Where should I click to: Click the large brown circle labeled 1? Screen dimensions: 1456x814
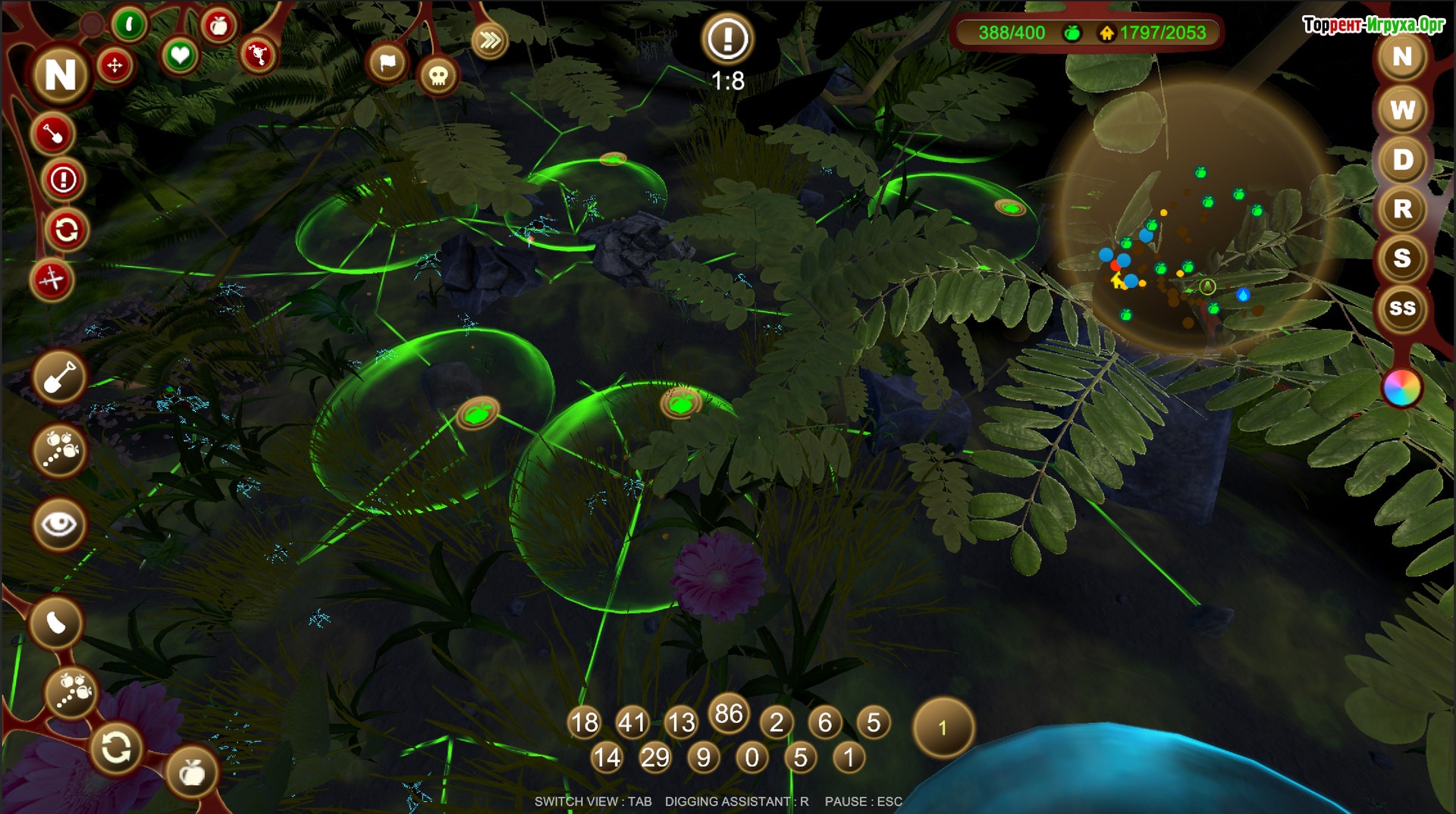click(x=943, y=728)
